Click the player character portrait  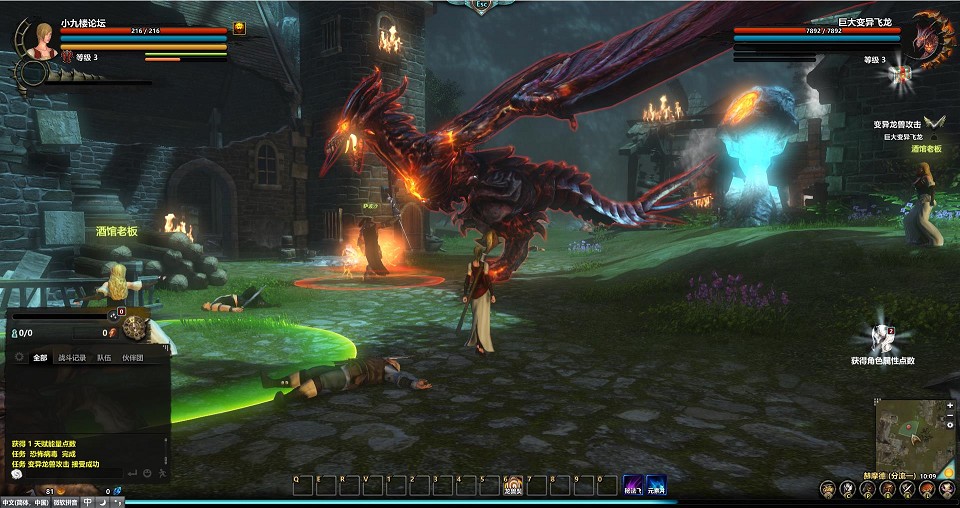[x=43, y=38]
